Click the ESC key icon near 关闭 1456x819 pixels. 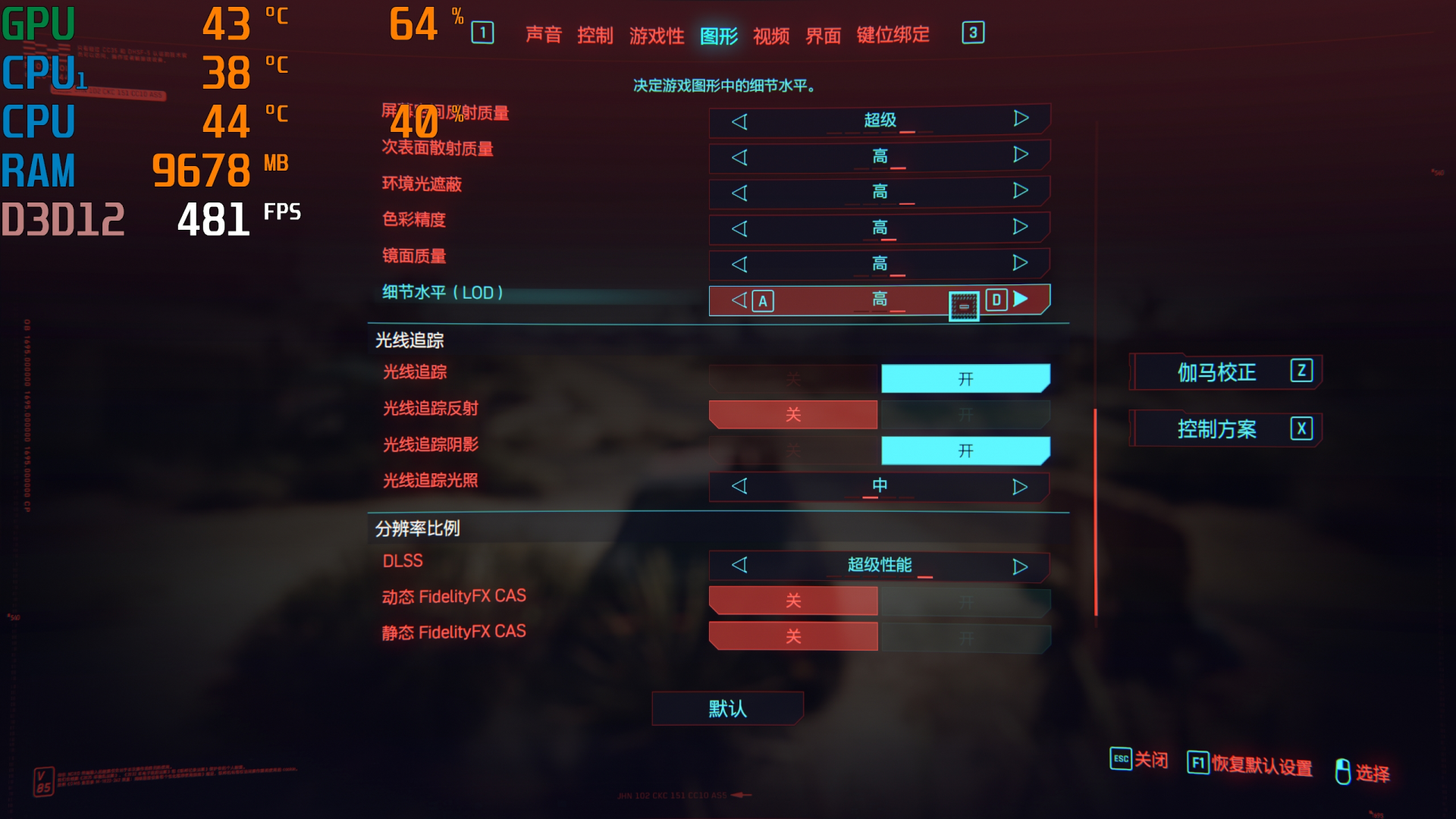(x=1120, y=759)
